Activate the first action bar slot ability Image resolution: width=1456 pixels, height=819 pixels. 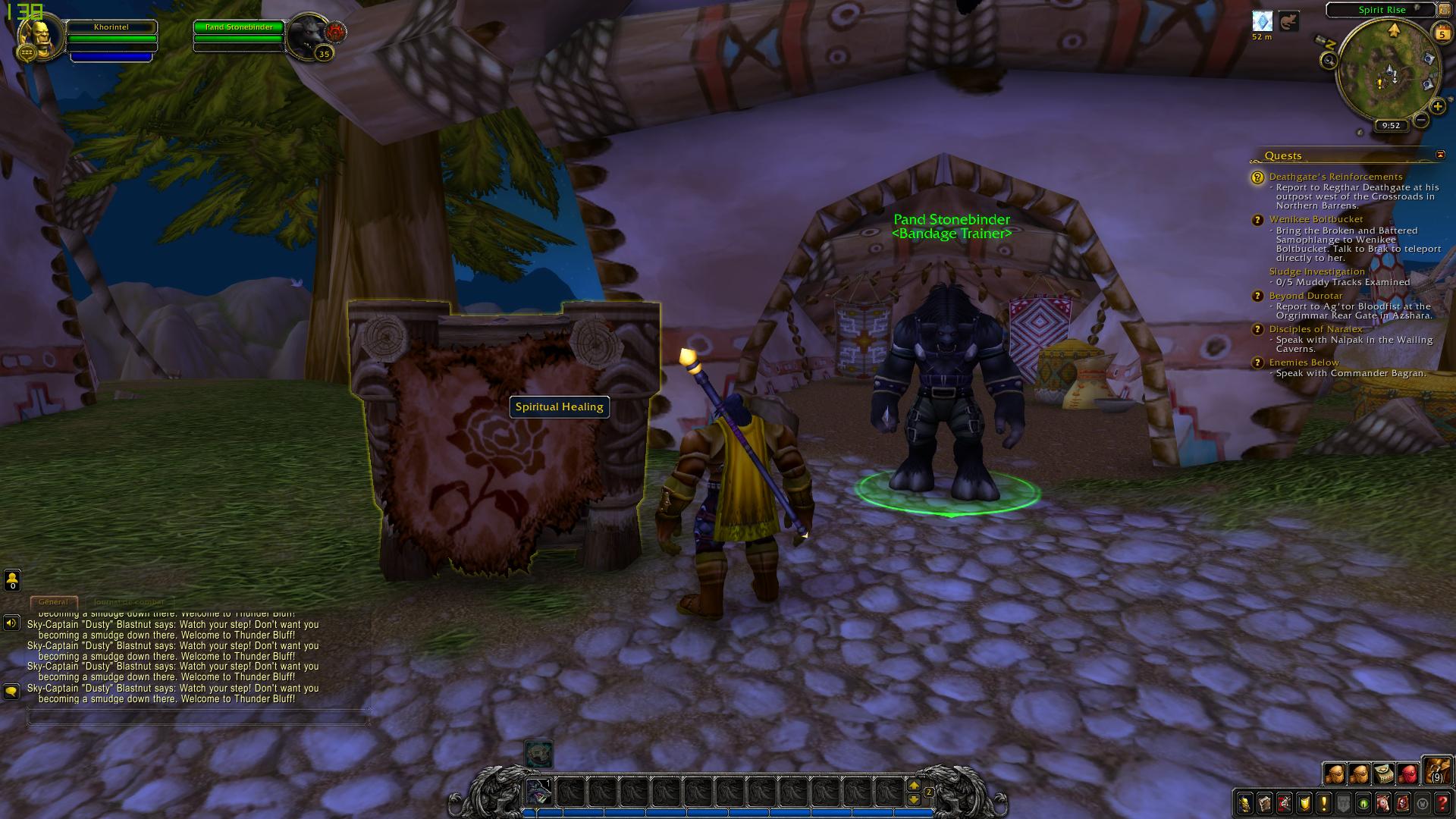539,792
